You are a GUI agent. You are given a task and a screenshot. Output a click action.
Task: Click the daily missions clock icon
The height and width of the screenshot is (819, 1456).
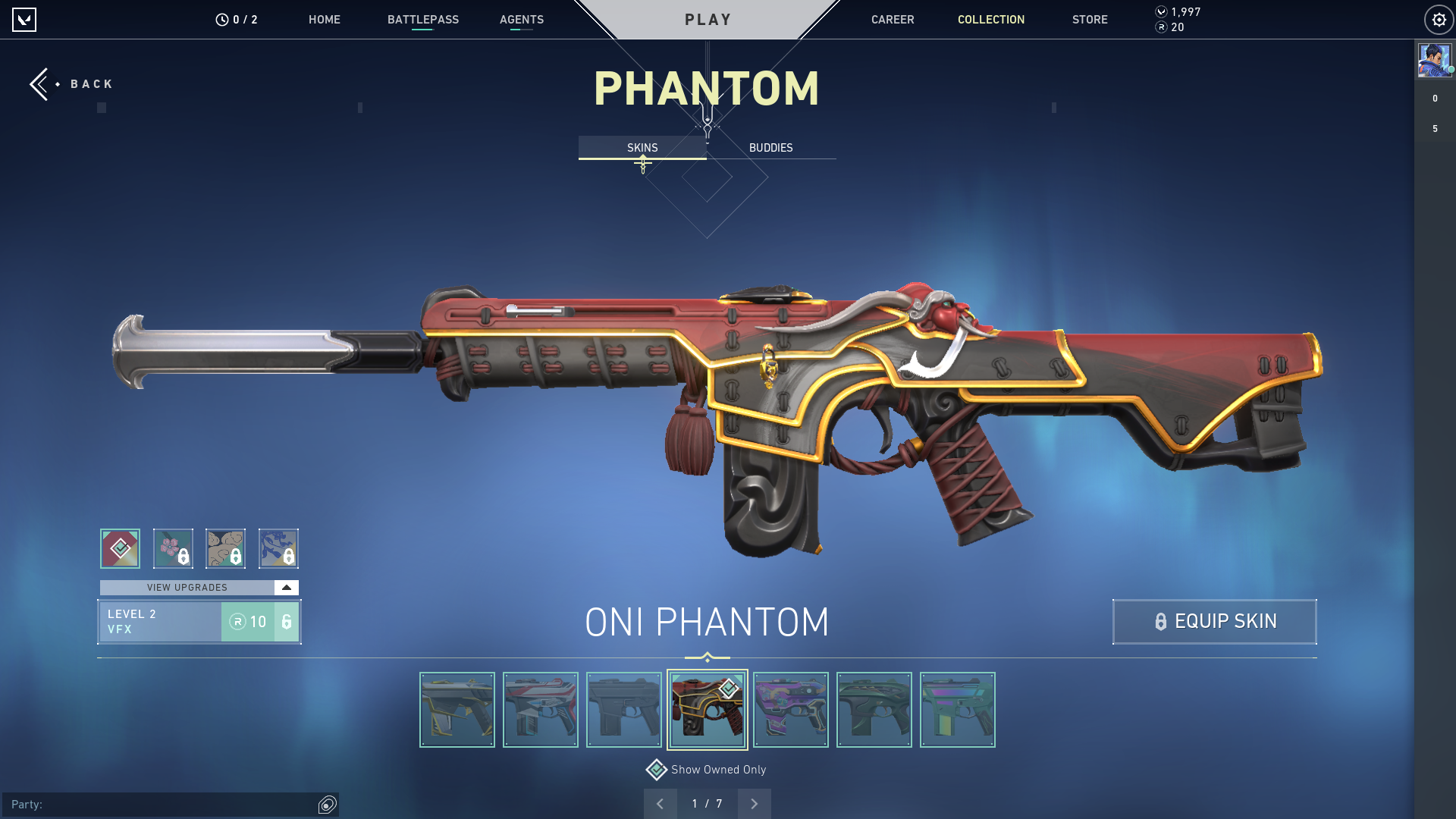221,19
